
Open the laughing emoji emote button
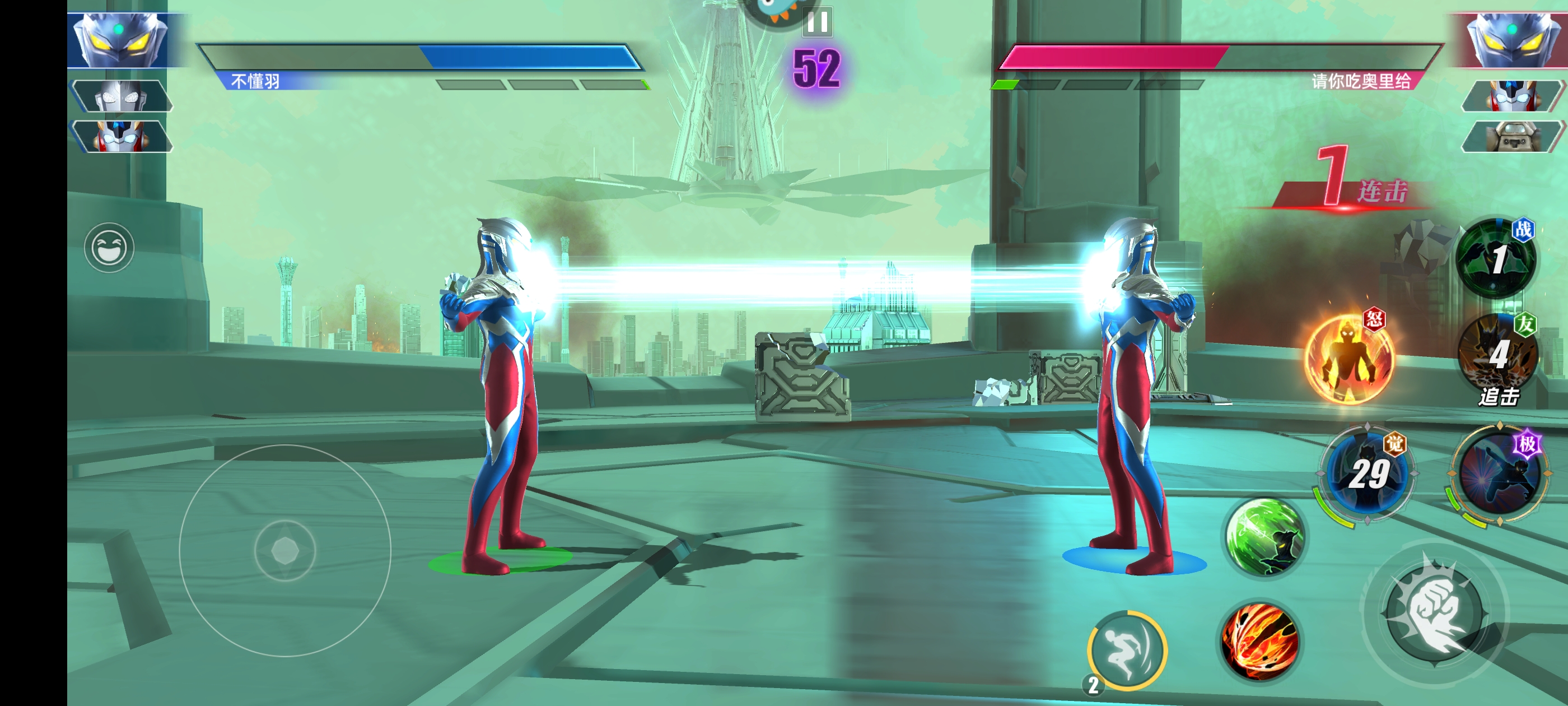[109, 247]
